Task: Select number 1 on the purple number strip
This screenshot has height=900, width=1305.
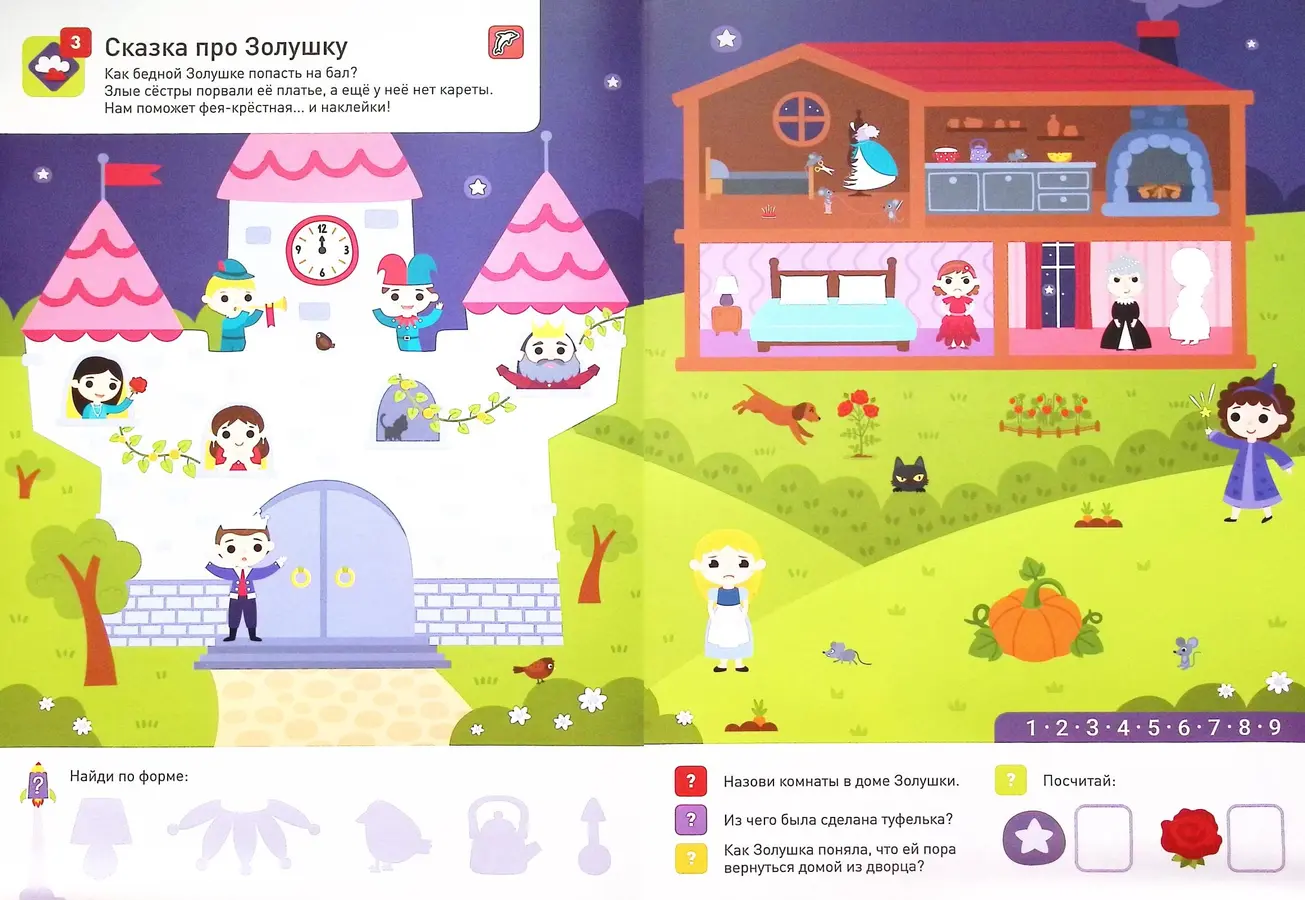Action: click(x=1031, y=727)
